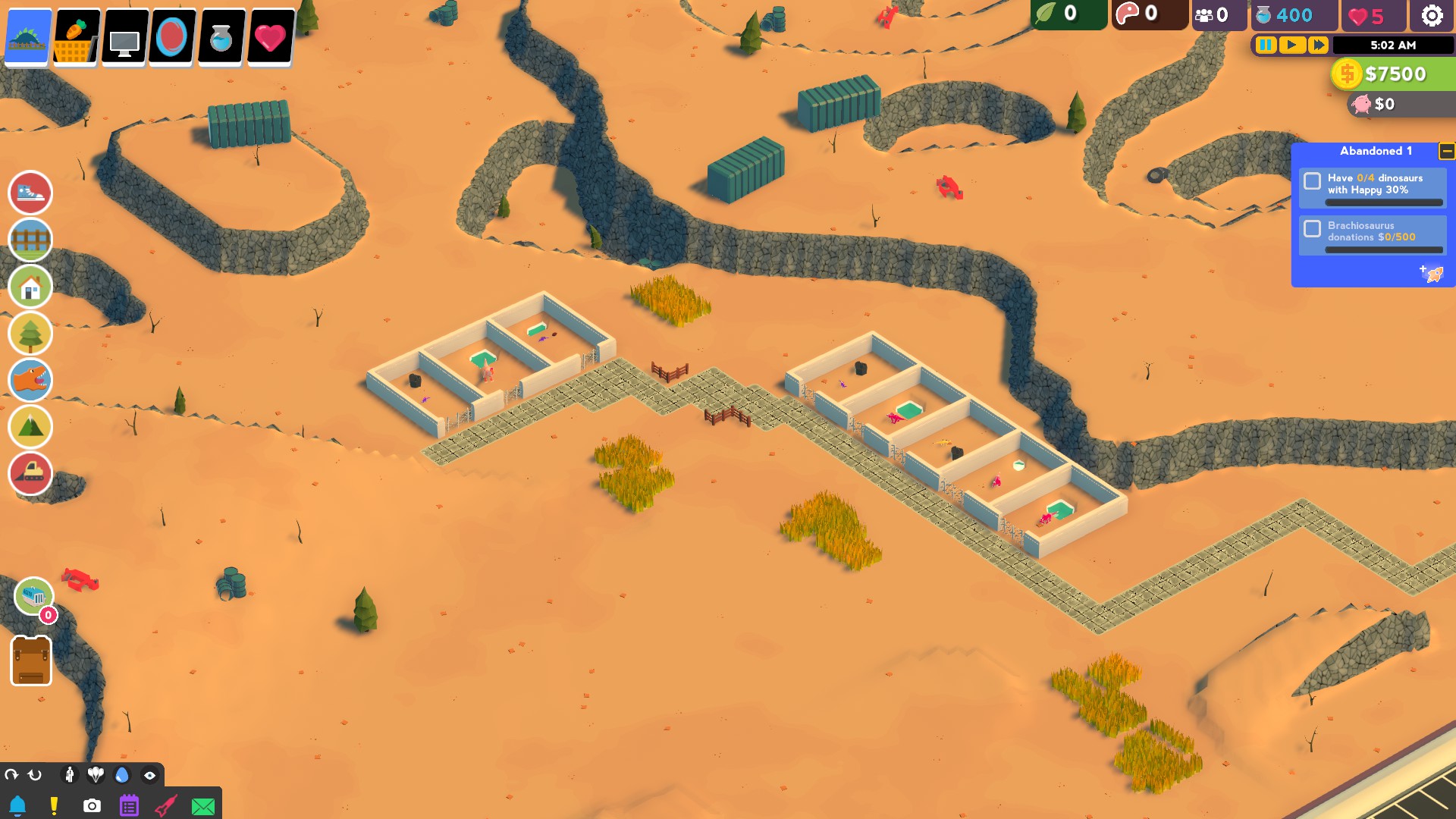Image resolution: width=1456 pixels, height=819 pixels.
Task: Open the settings gear
Action: coord(1432,15)
